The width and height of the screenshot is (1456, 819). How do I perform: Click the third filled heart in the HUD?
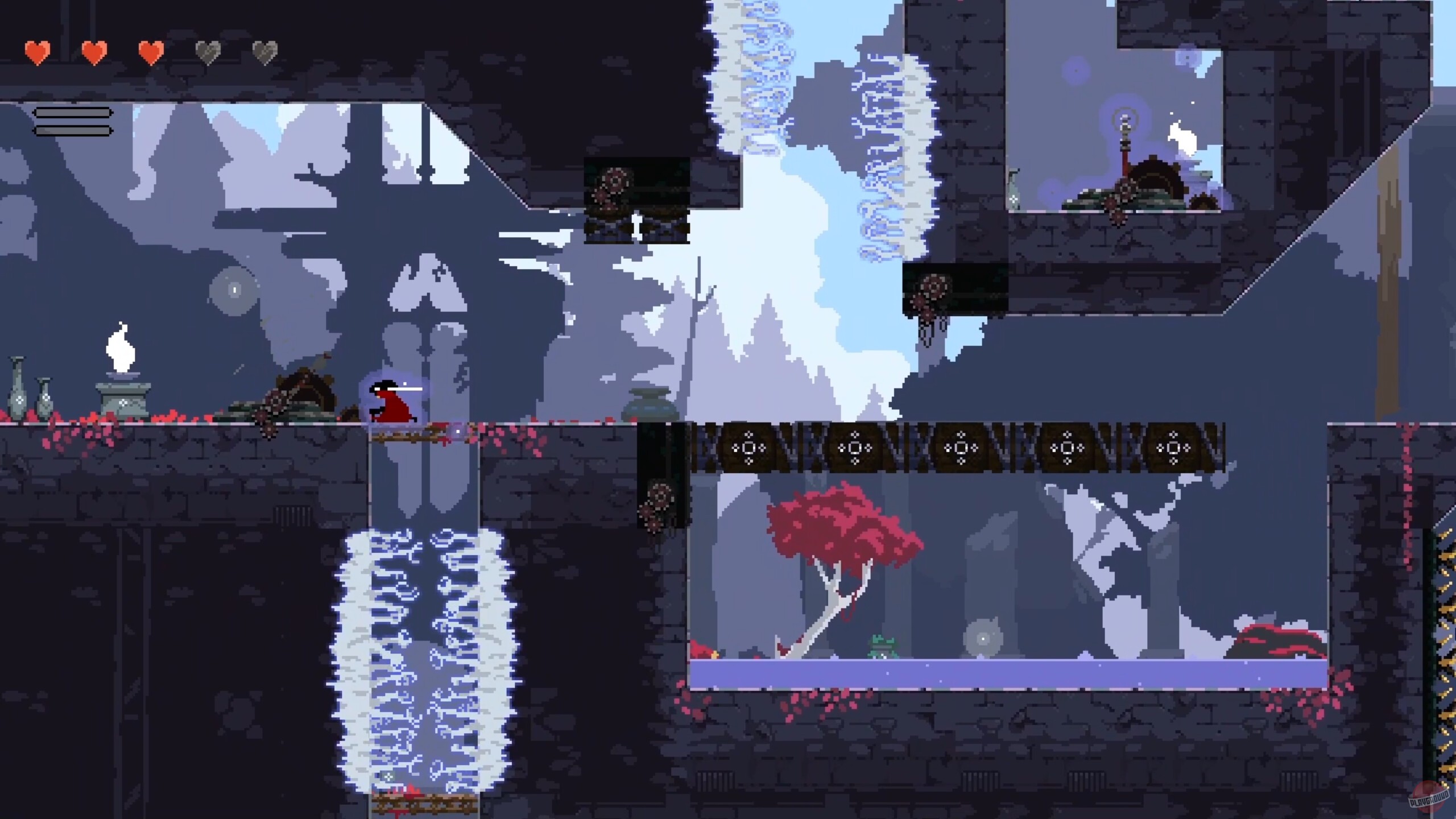click(151, 53)
